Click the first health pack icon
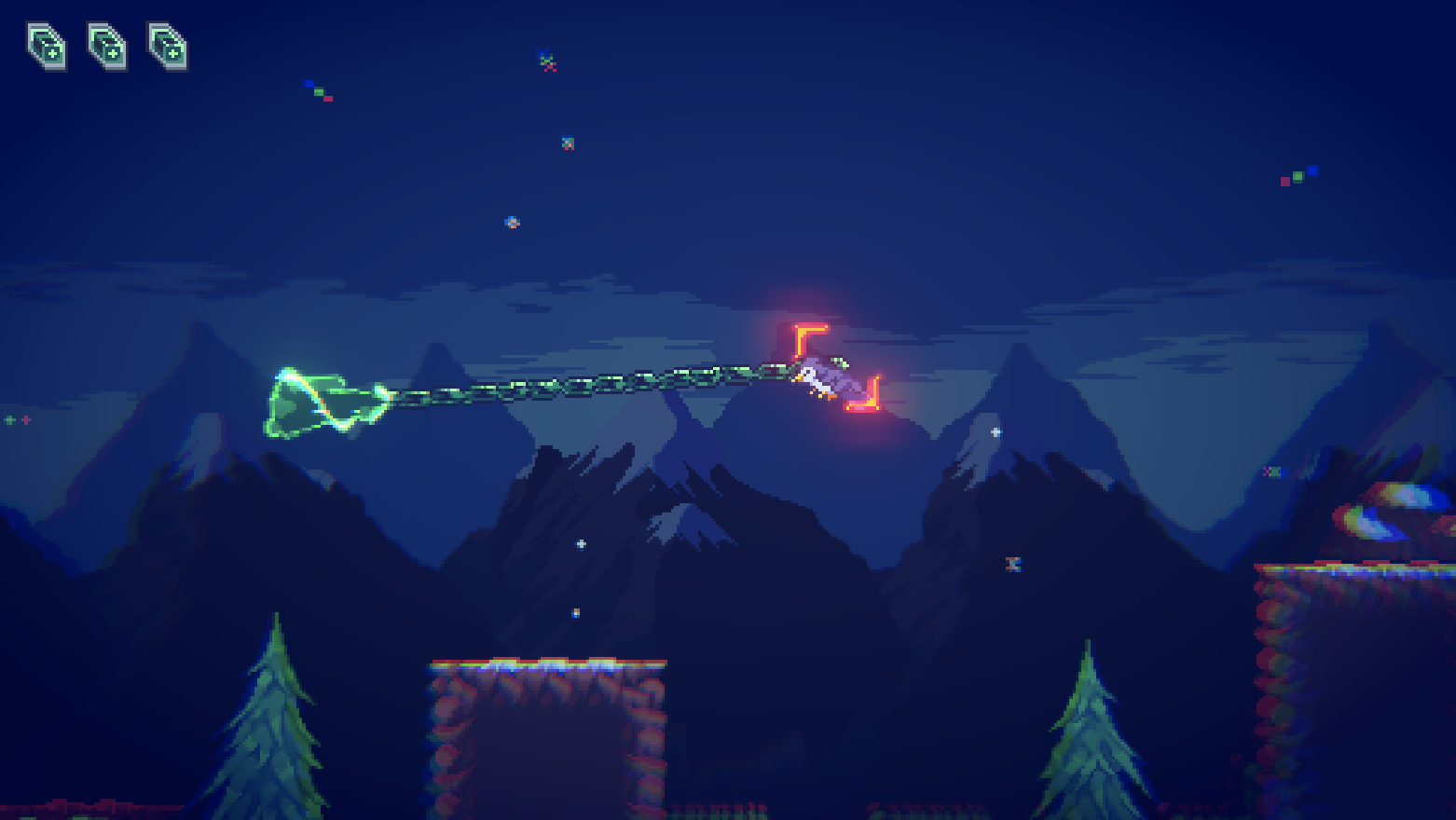The image size is (1456, 820). click(45, 47)
